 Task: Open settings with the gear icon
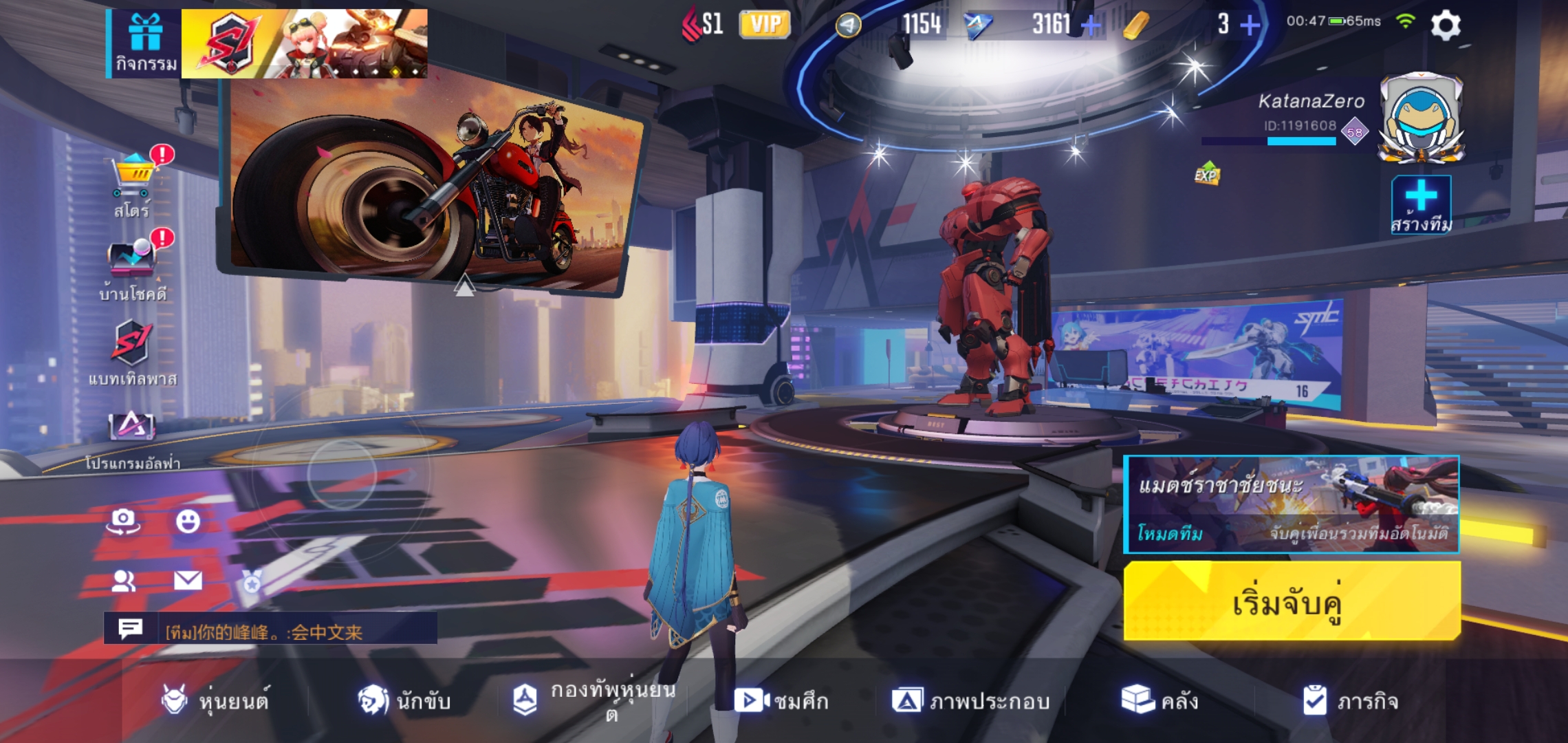click(1446, 26)
